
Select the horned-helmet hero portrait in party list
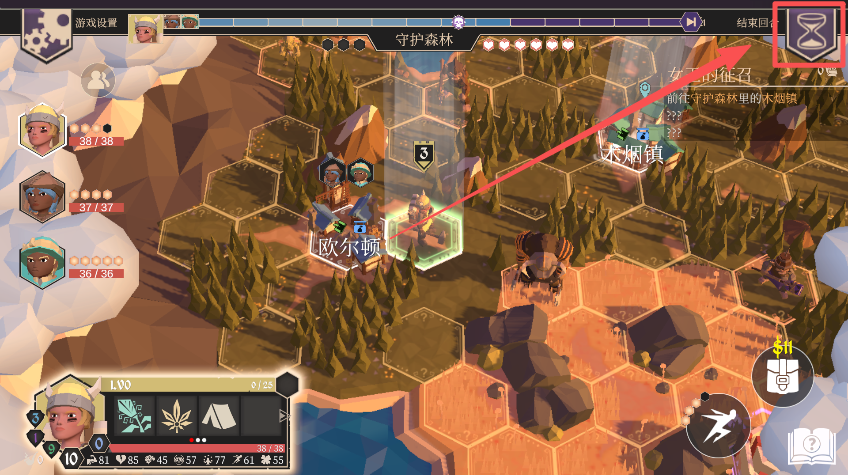(x=42, y=132)
